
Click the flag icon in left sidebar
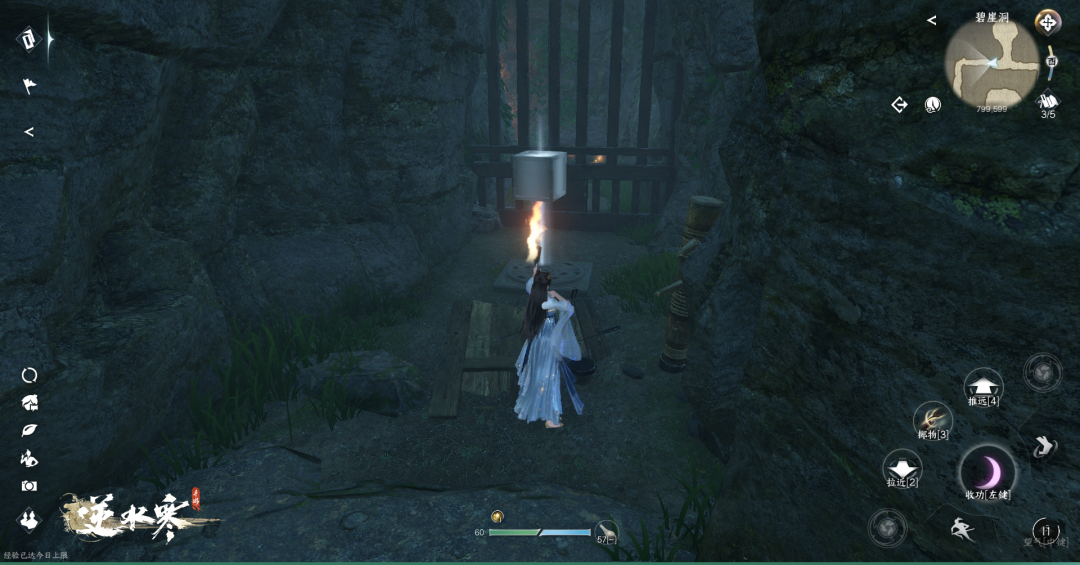point(29,86)
